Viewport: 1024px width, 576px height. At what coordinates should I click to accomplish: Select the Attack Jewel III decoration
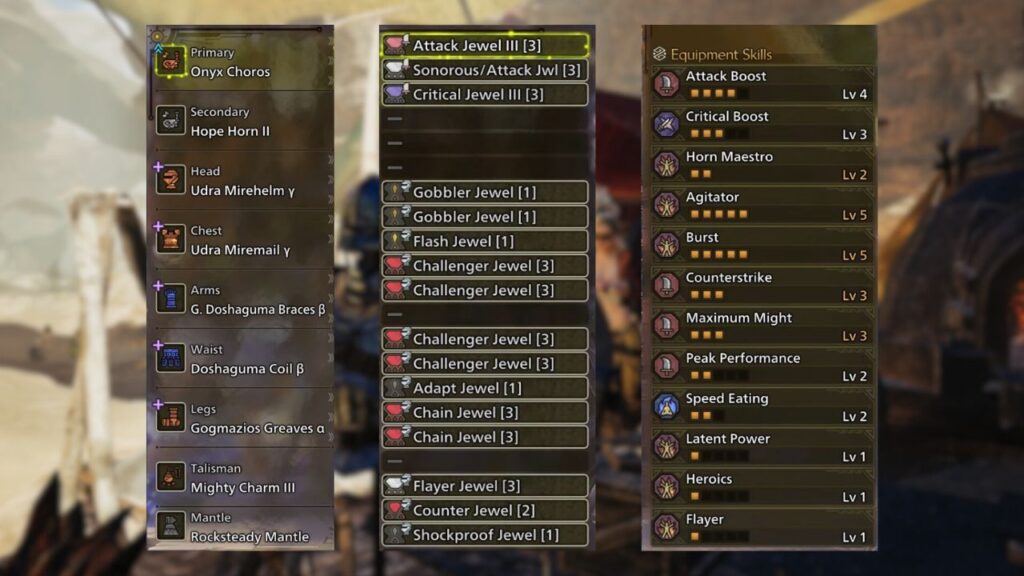pos(485,46)
